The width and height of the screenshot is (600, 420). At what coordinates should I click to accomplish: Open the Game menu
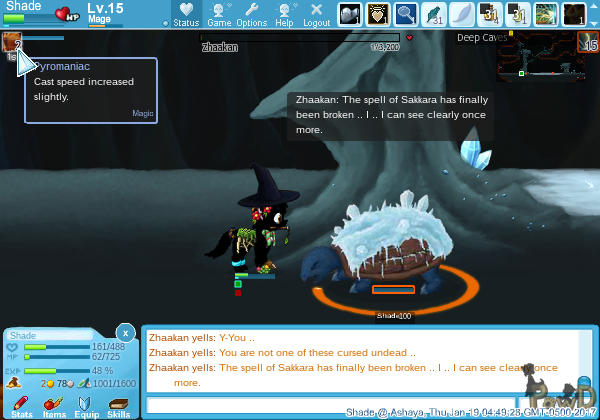220,14
